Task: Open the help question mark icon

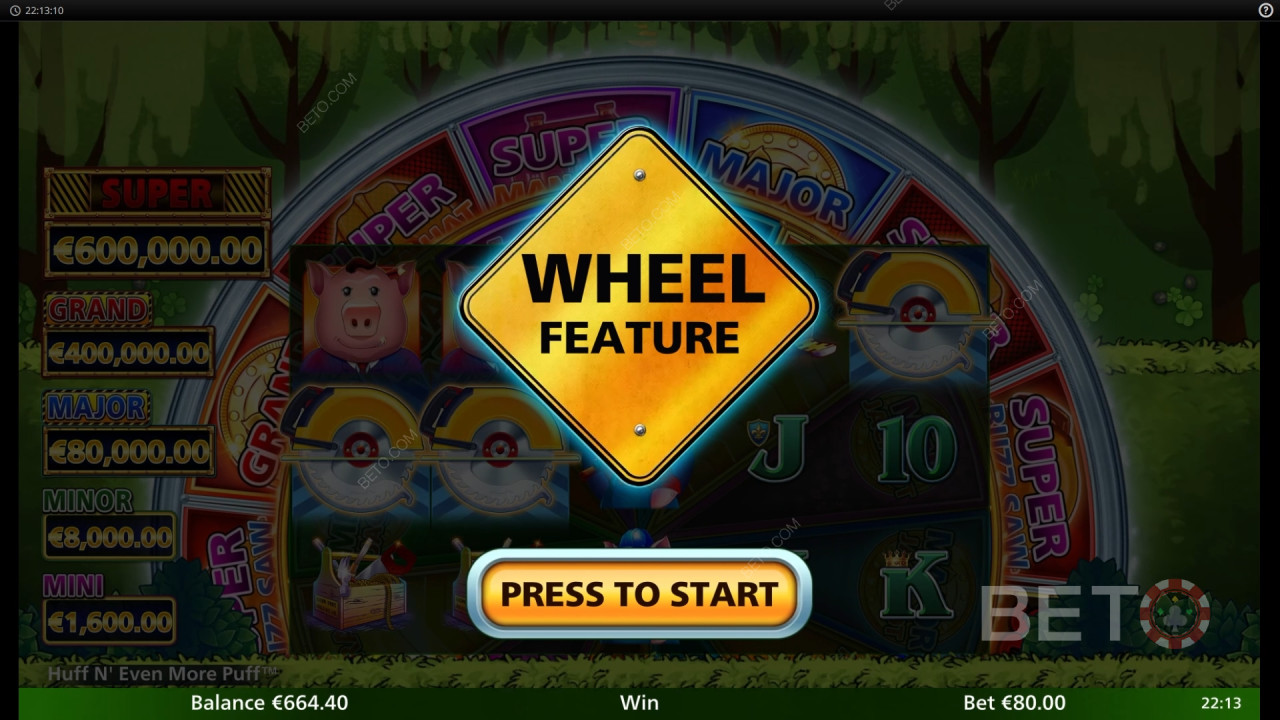Action: point(1265,10)
